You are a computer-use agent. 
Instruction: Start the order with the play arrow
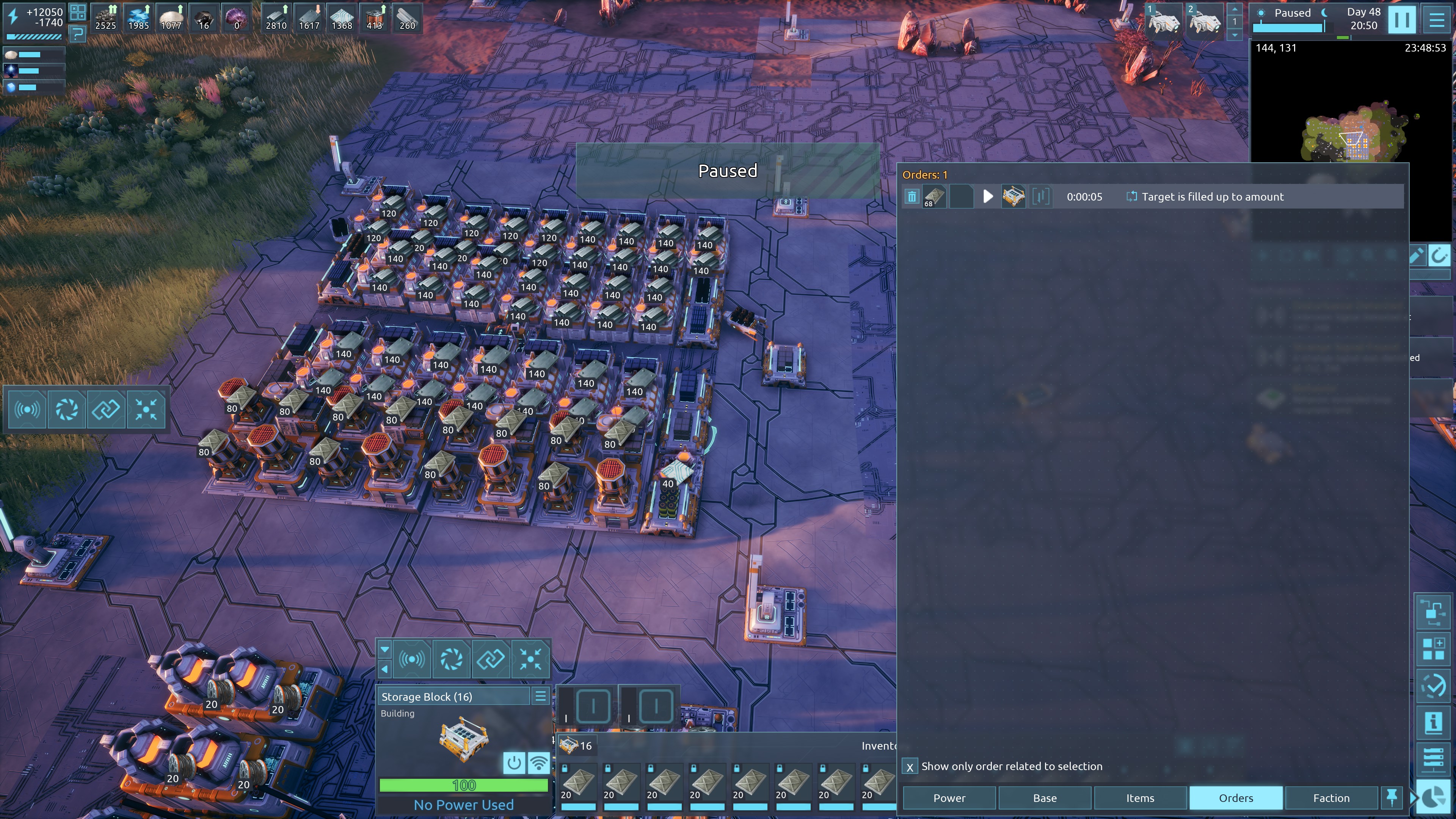coord(987,197)
